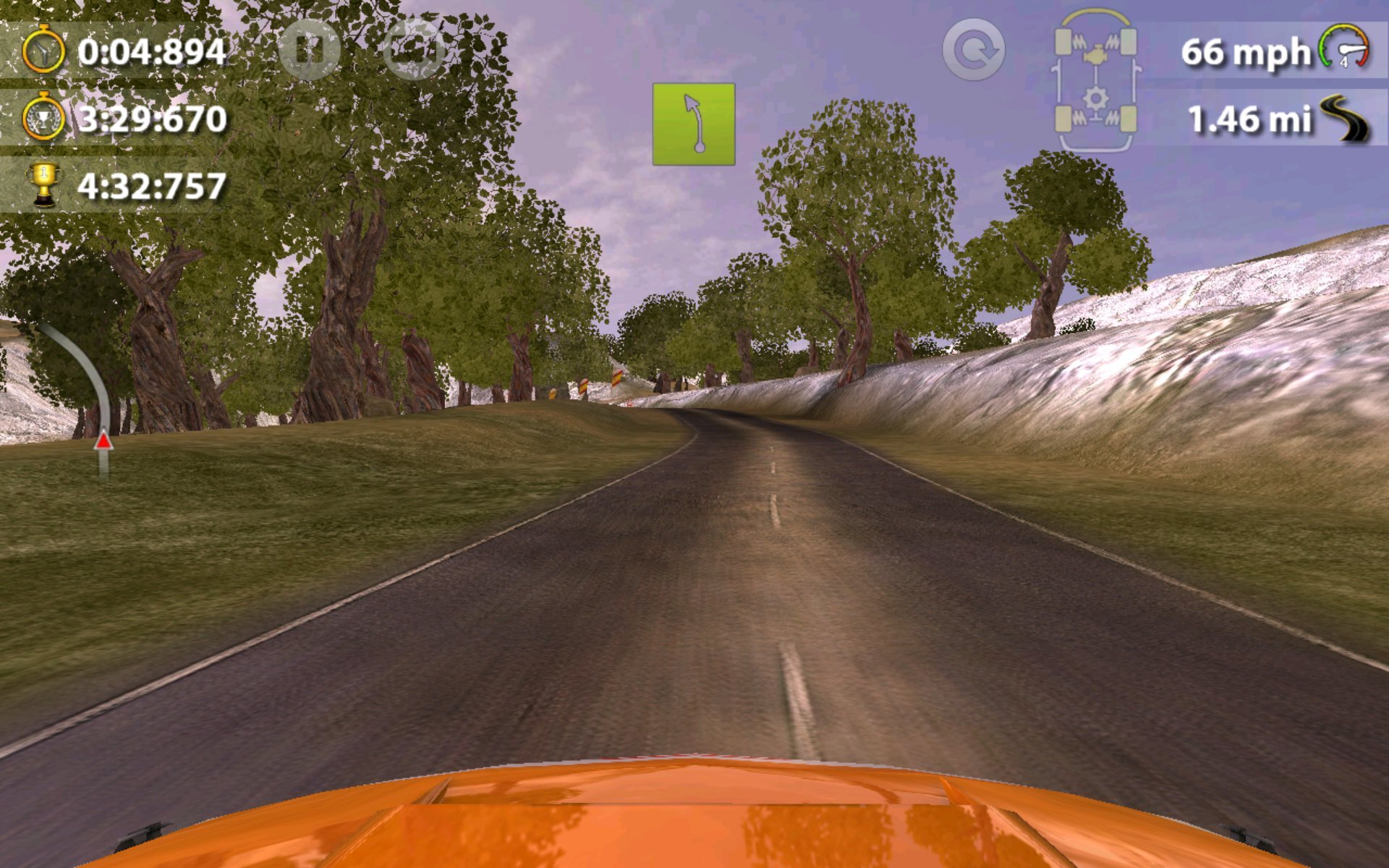
Task: Click the 66 mph speed readout
Action: click(1244, 52)
